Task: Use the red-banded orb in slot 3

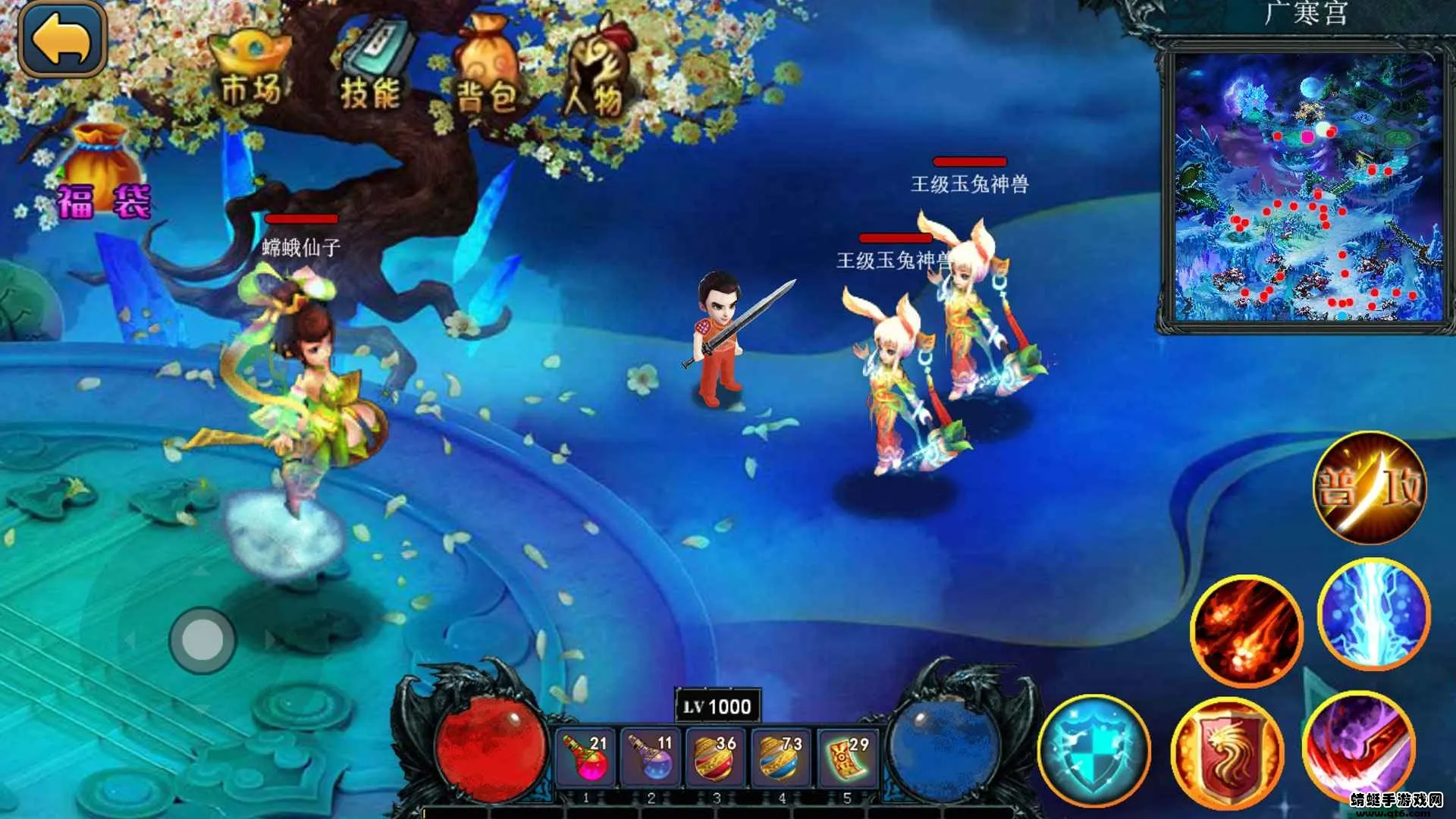Action: pos(716,758)
